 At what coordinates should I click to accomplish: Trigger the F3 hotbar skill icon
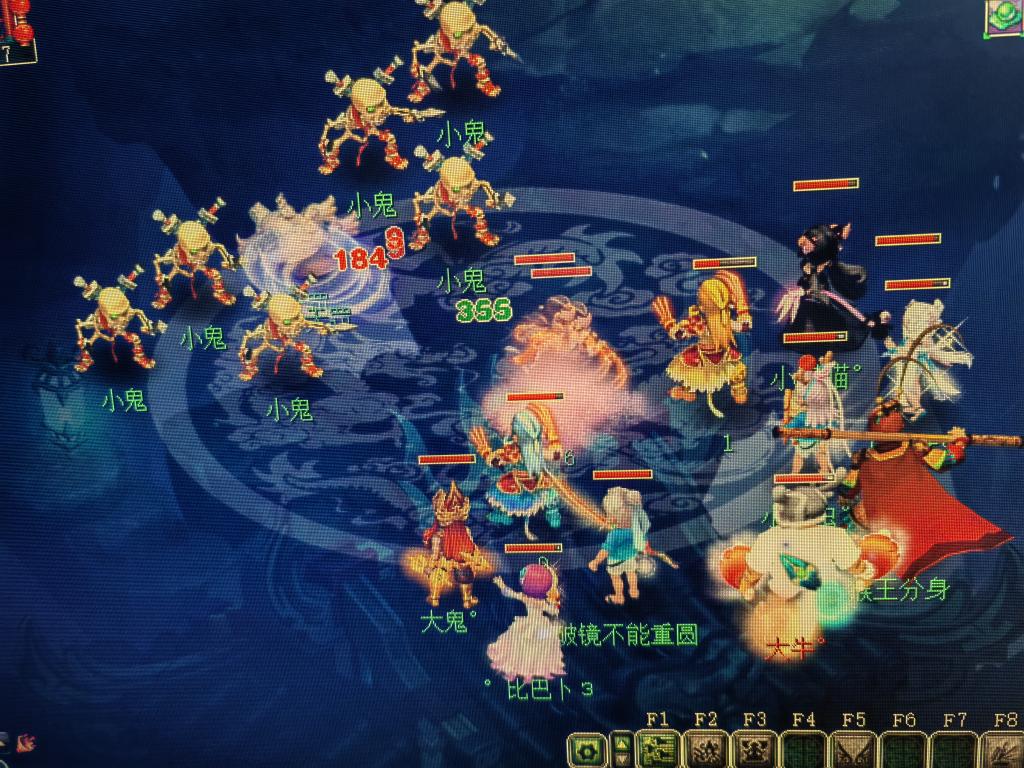pos(755,749)
